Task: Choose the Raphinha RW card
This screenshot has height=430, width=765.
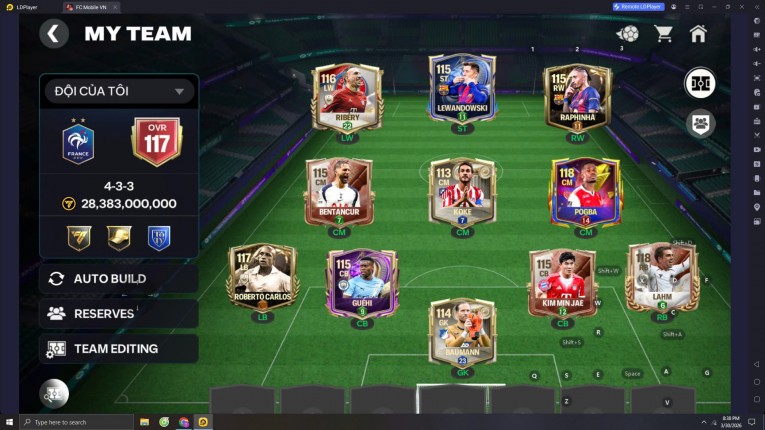Action: coord(578,97)
